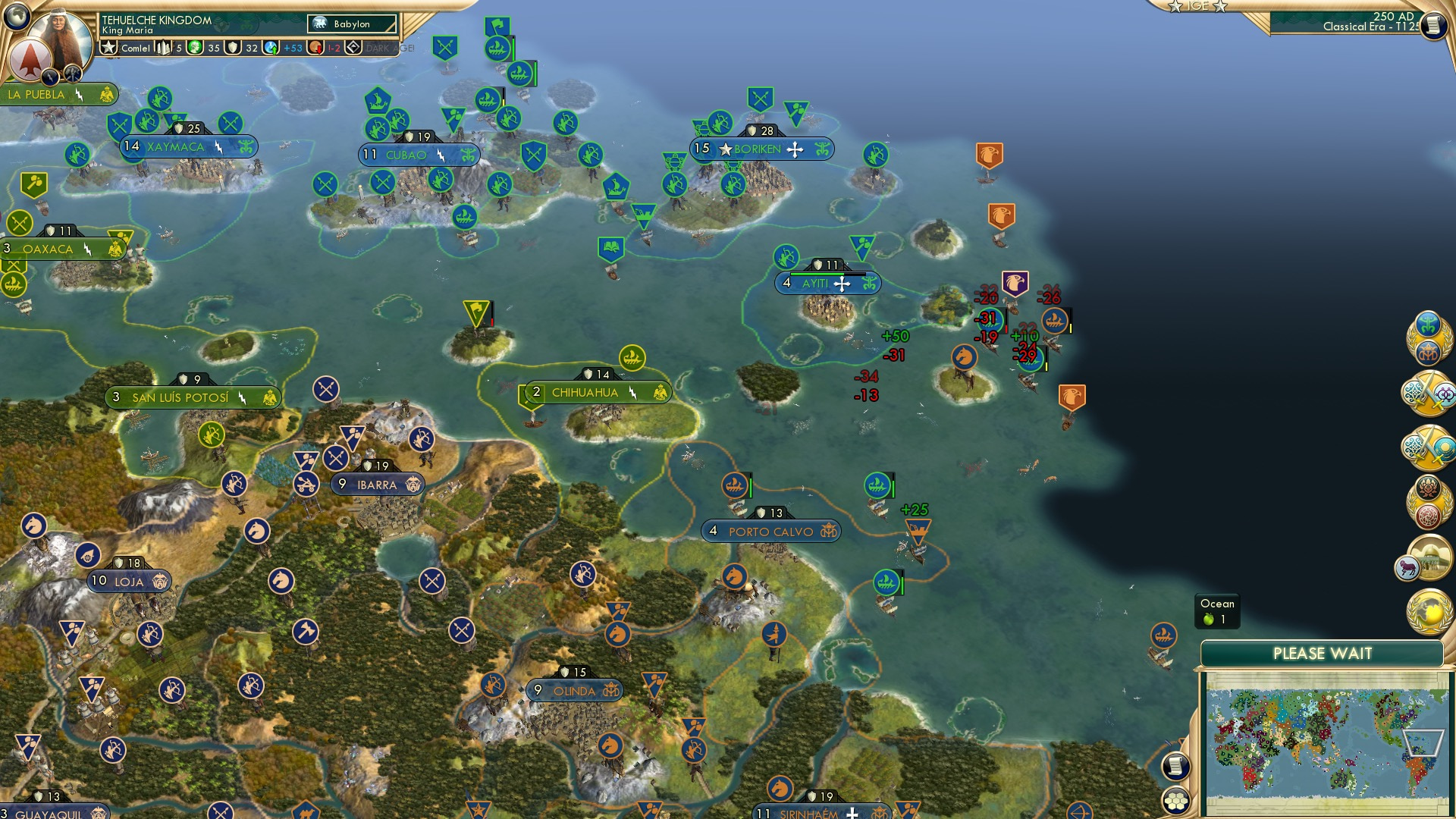Click the Ocean tile info panel
The image size is (1456, 819).
pyautogui.click(x=1217, y=610)
